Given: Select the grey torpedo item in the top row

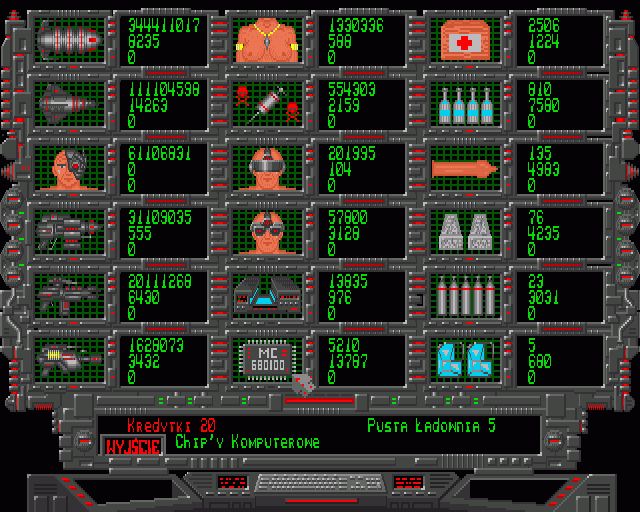Looking at the screenshot, I should (70, 39).
